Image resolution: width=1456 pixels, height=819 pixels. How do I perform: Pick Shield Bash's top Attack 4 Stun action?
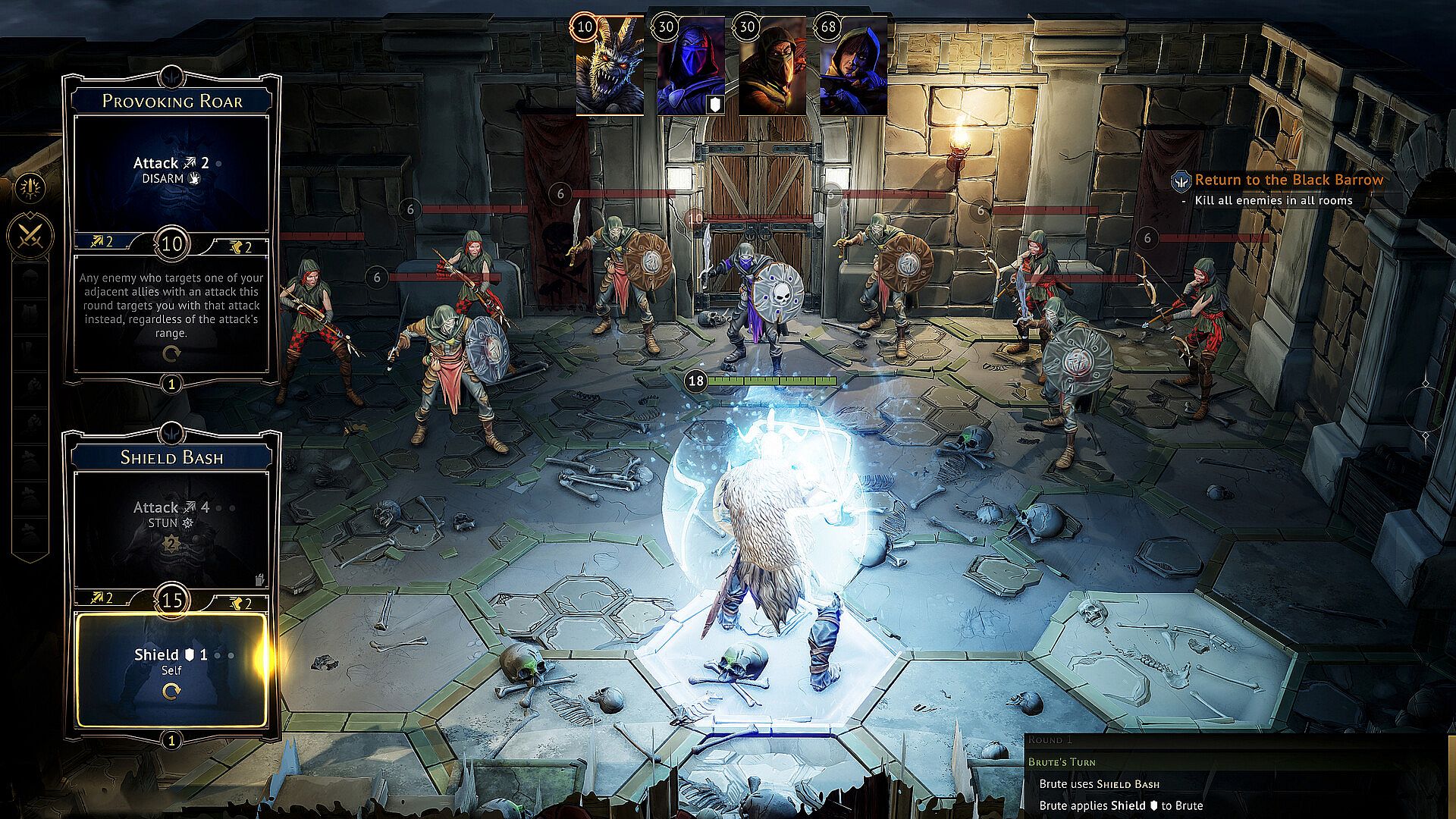[171, 525]
